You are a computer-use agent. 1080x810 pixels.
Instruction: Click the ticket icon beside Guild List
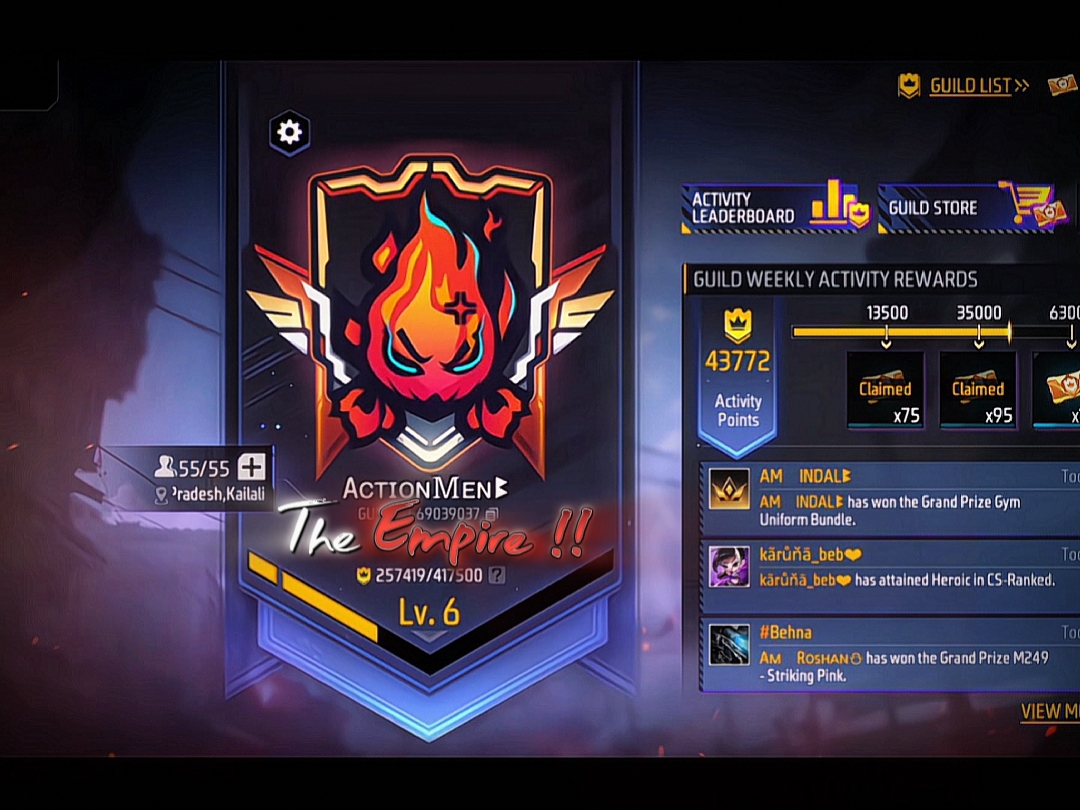coord(1063,85)
